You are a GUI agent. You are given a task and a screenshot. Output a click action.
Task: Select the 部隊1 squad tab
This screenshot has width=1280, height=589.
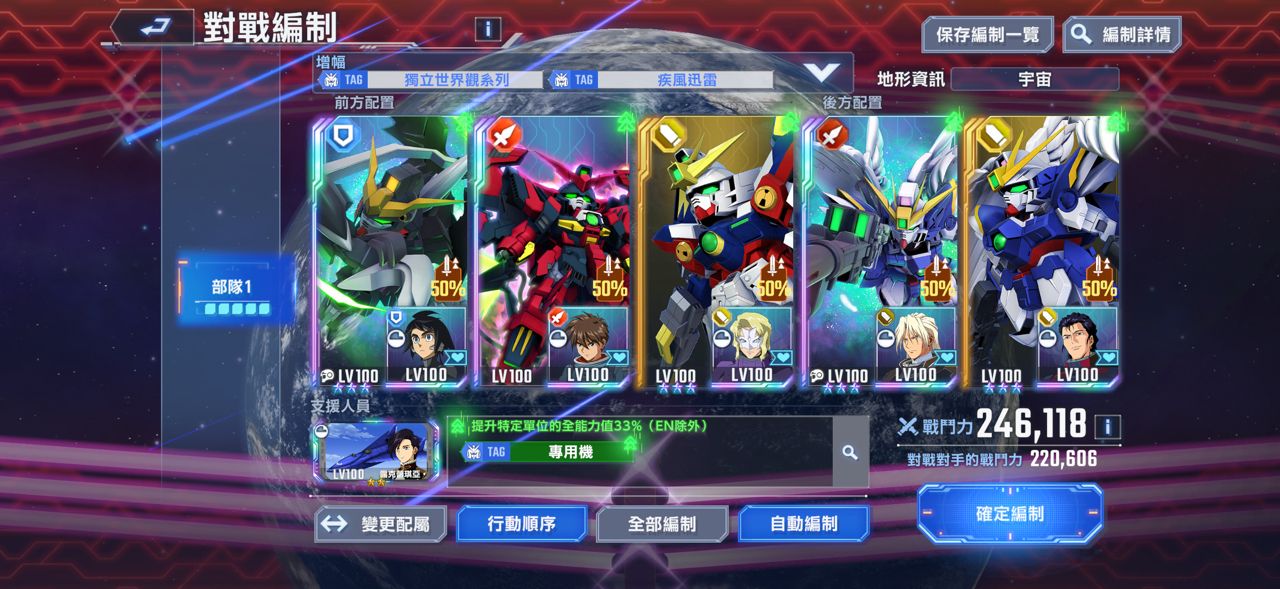click(236, 289)
